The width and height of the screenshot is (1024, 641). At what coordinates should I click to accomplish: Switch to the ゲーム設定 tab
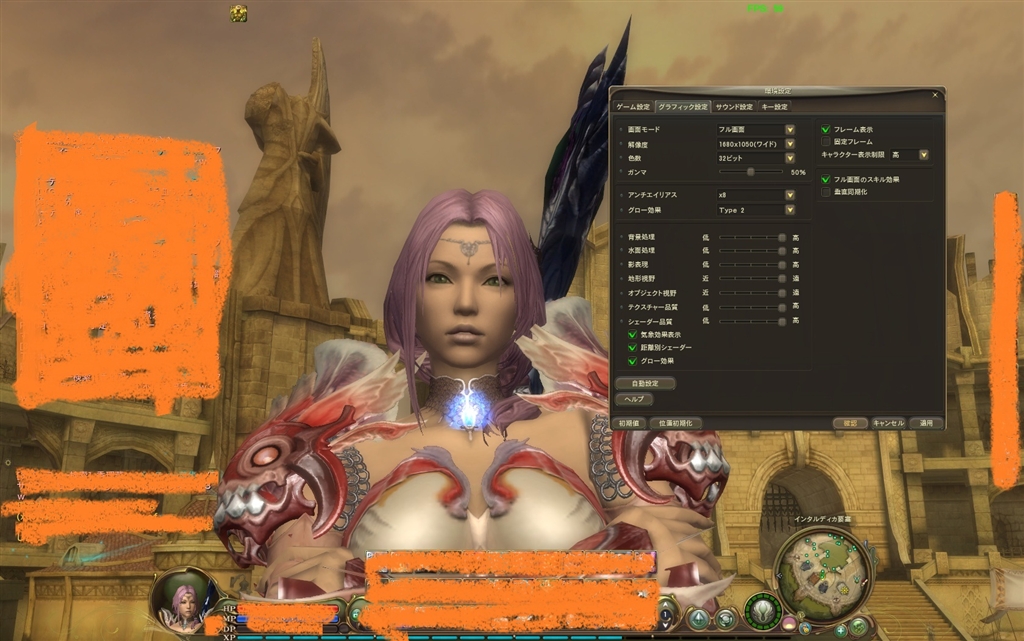(632, 107)
